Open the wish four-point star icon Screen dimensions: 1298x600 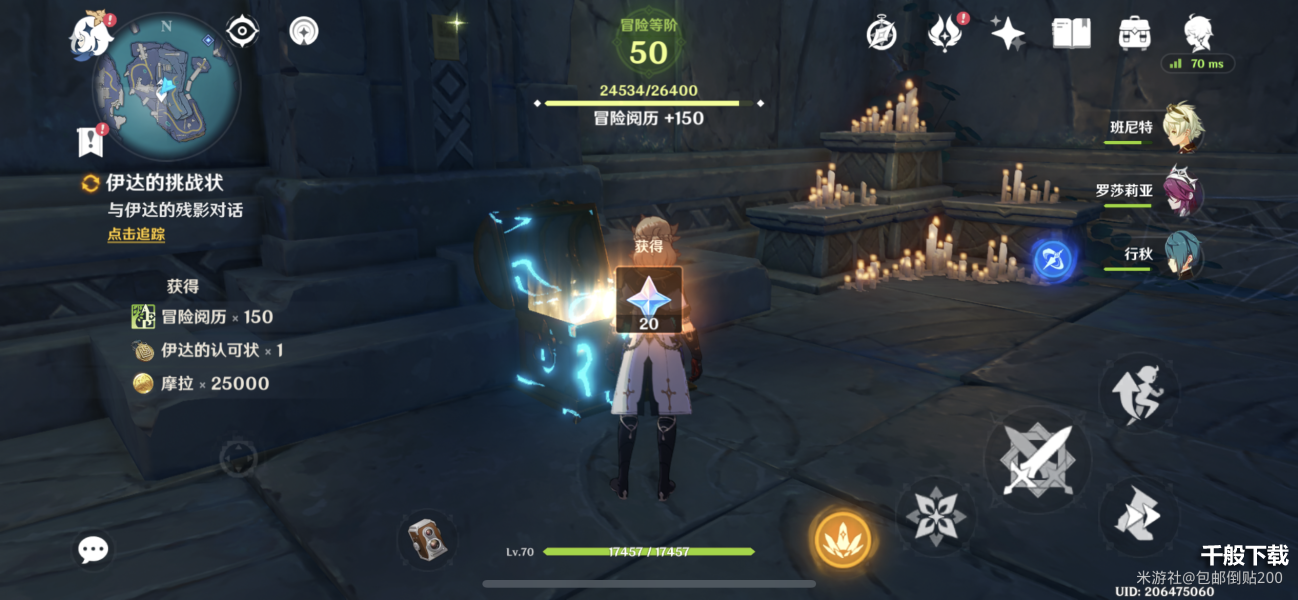[1007, 34]
